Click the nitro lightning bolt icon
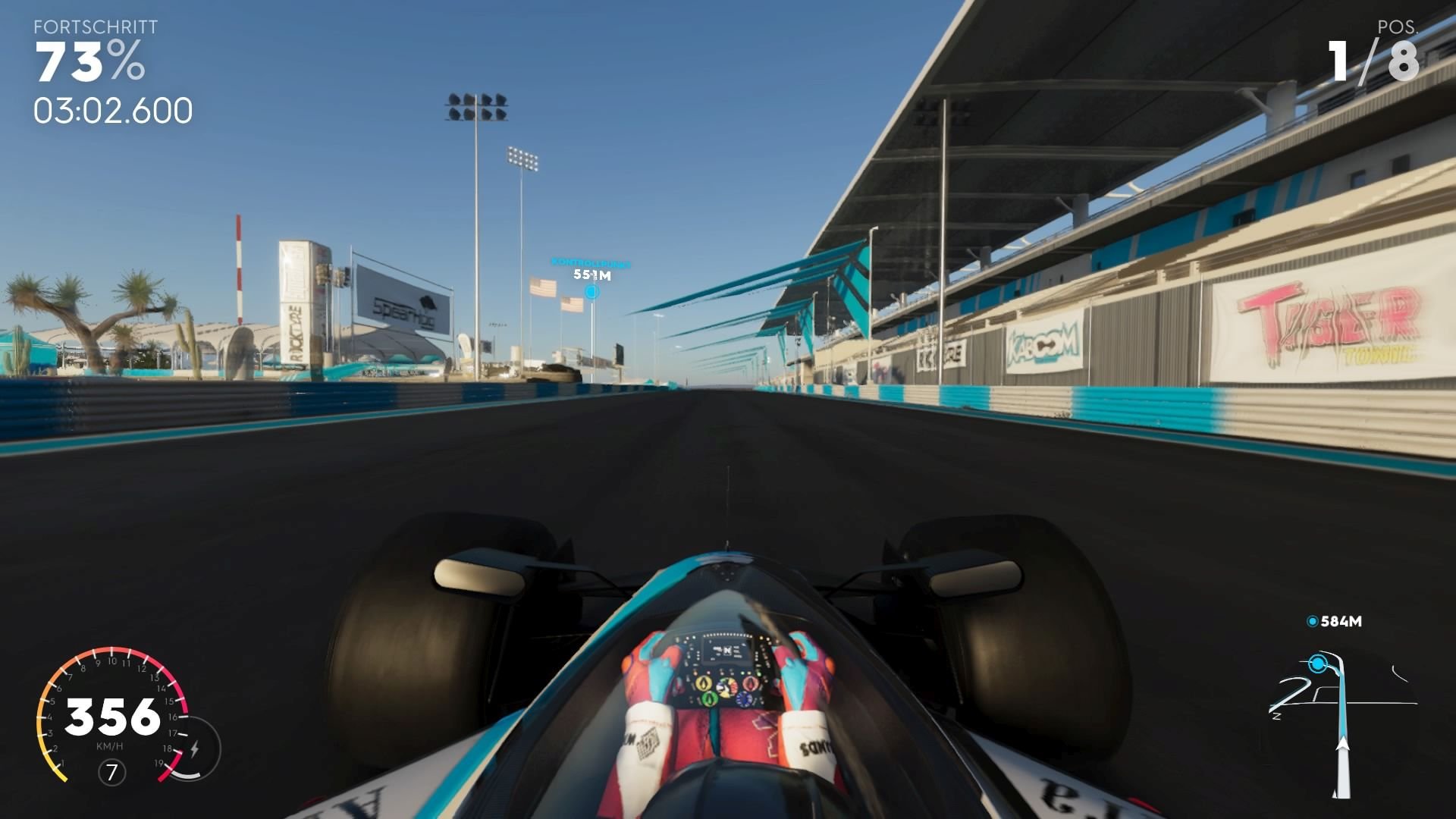 coord(195,748)
